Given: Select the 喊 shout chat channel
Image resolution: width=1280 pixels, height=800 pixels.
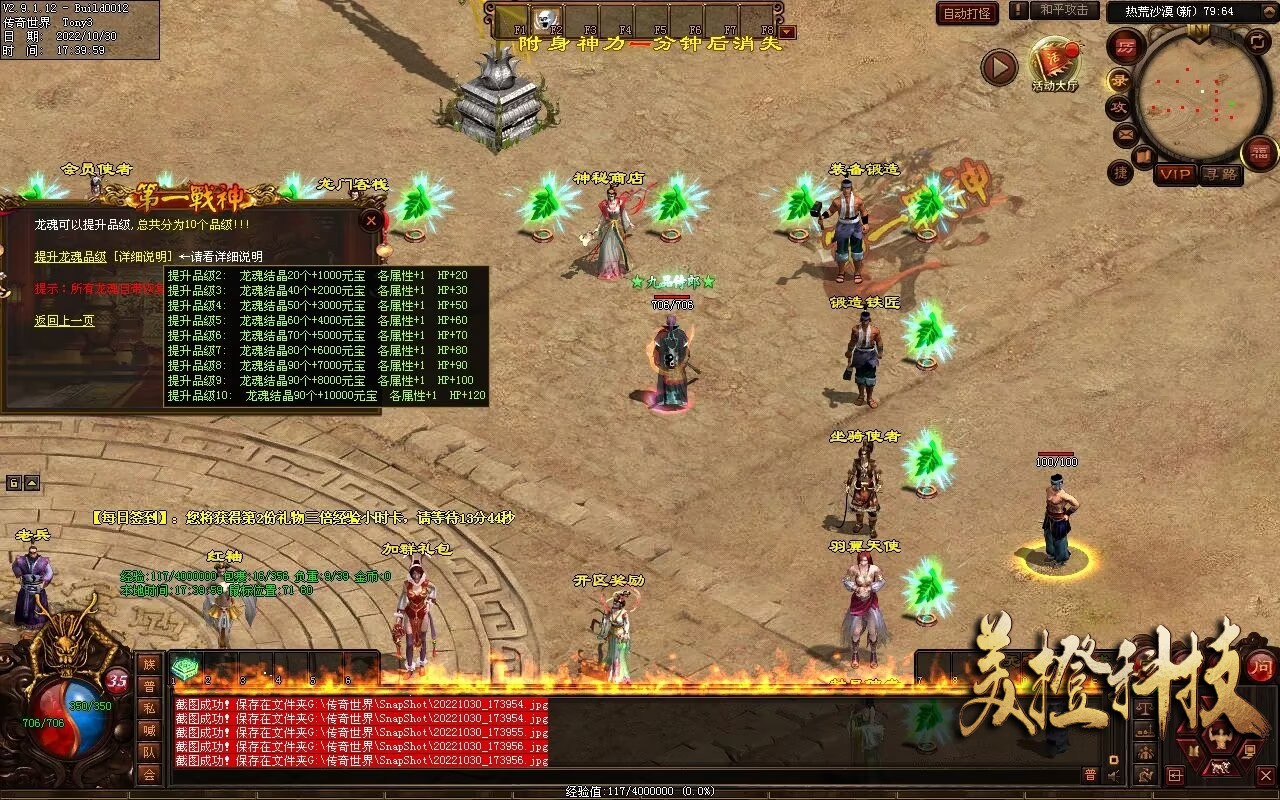Looking at the screenshot, I should coord(149,730).
